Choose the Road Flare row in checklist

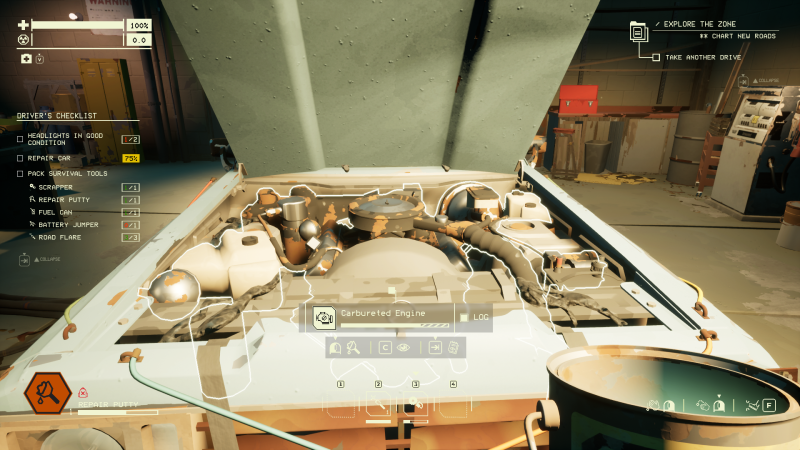(59, 237)
